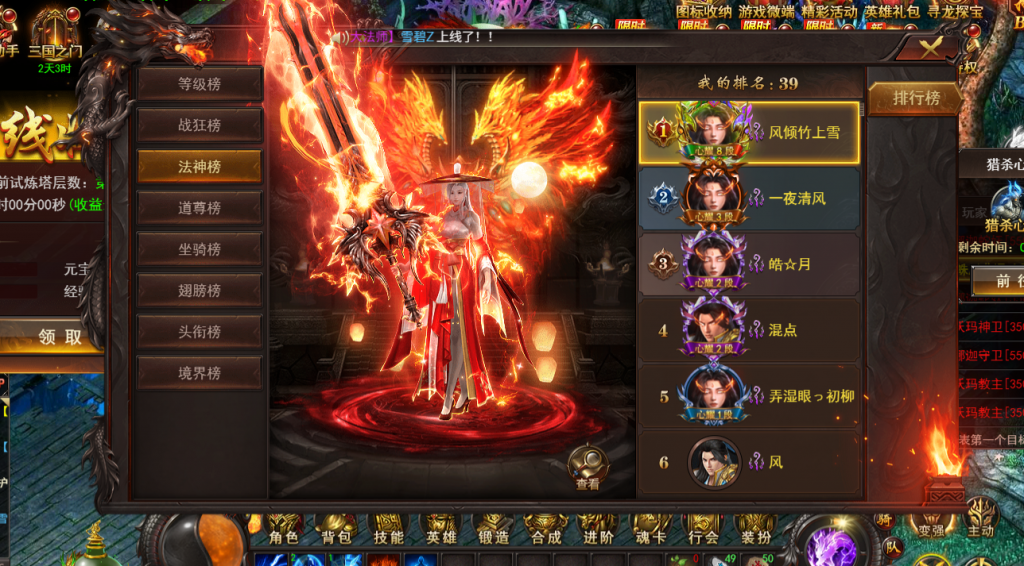This screenshot has width=1024, height=566.
Task: Show the 道尊榜 rankings
Action: [x=199, y=208]
